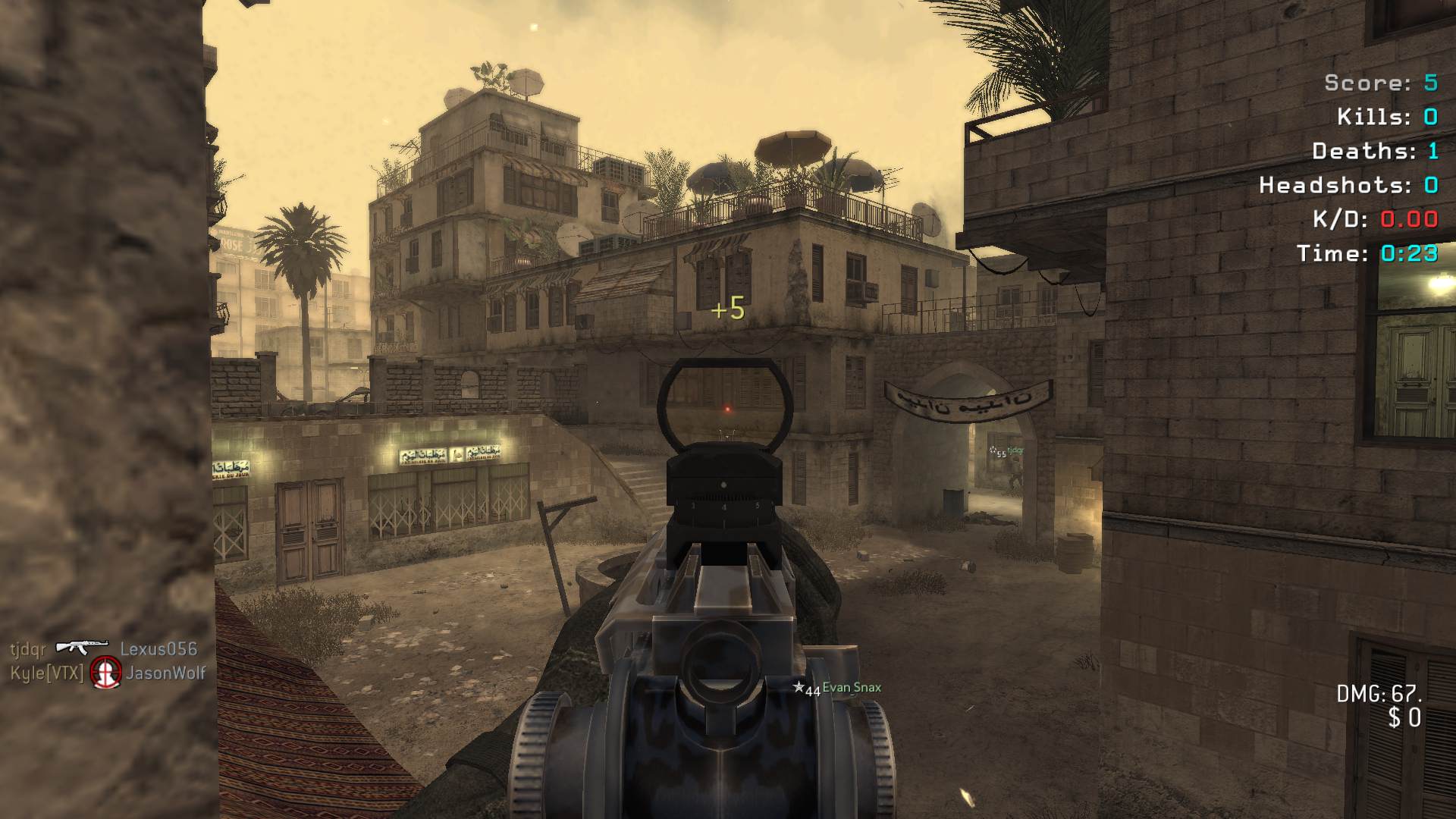Screen dimensions: 1456x819
Task: Click the red headshot icon in the killfeed
Action: tap(106, 673)
